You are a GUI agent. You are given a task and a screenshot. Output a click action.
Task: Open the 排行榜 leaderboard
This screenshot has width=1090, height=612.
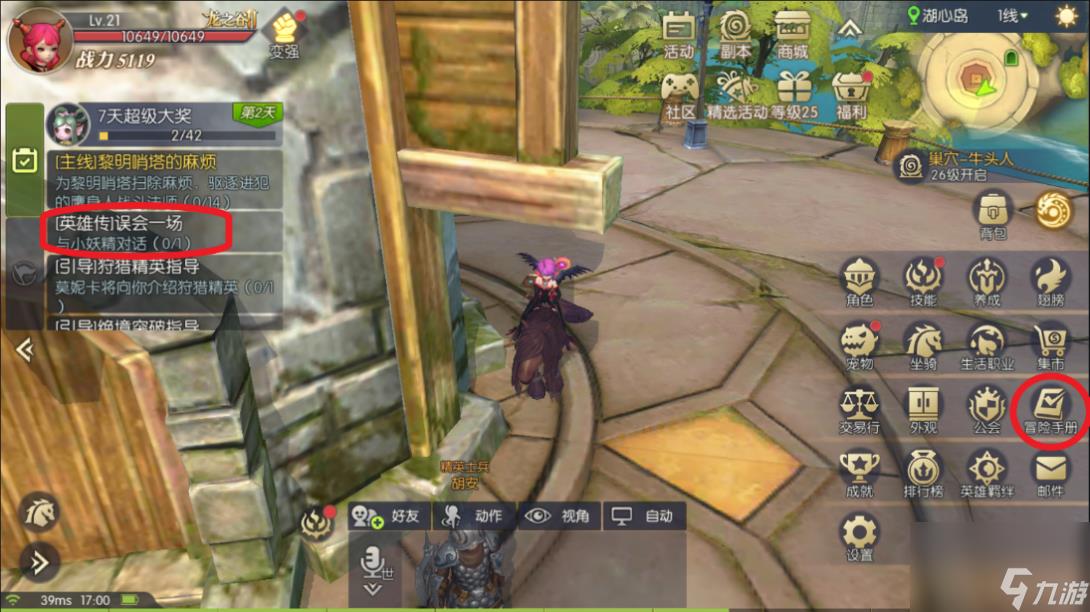click(923, 472)
